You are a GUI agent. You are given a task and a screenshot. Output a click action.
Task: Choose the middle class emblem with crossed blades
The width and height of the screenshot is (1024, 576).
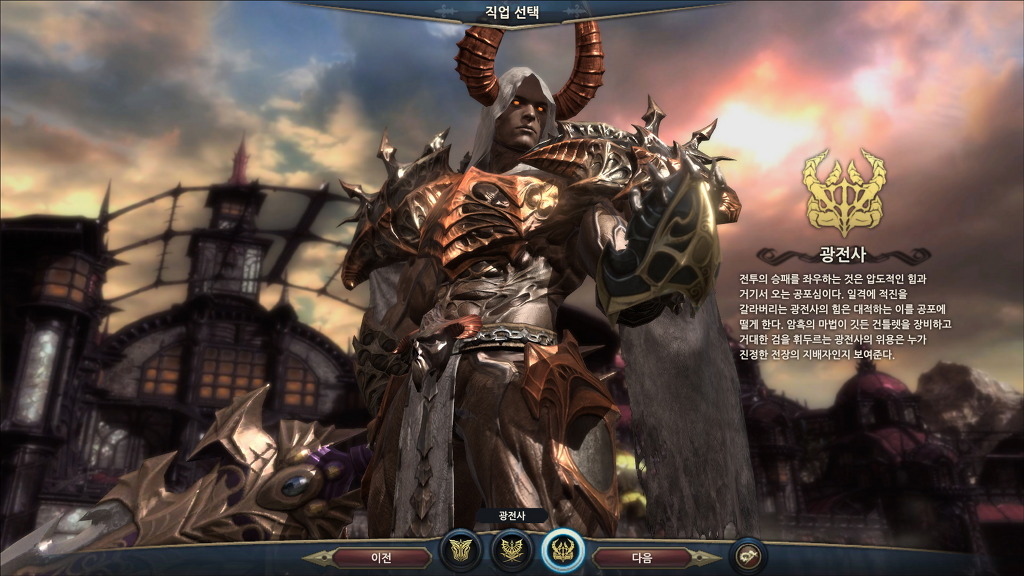click(511, 549)
